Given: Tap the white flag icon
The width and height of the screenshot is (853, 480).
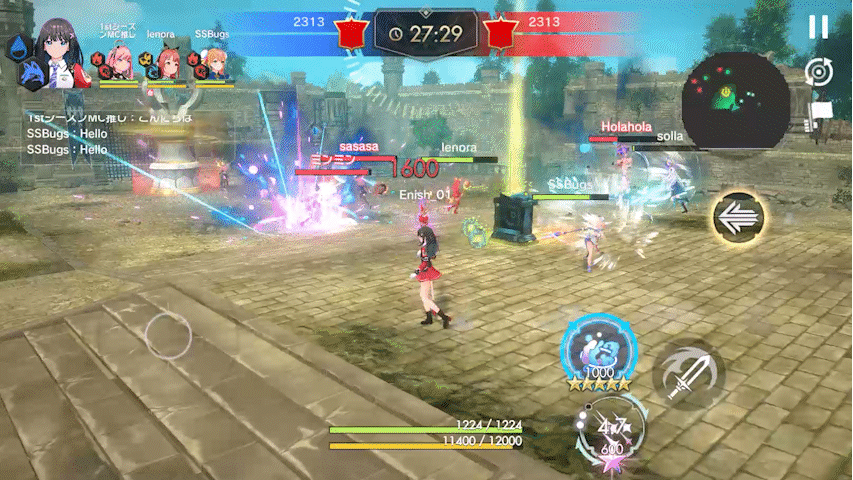Looking at the screenshot, I should [821, 112].
